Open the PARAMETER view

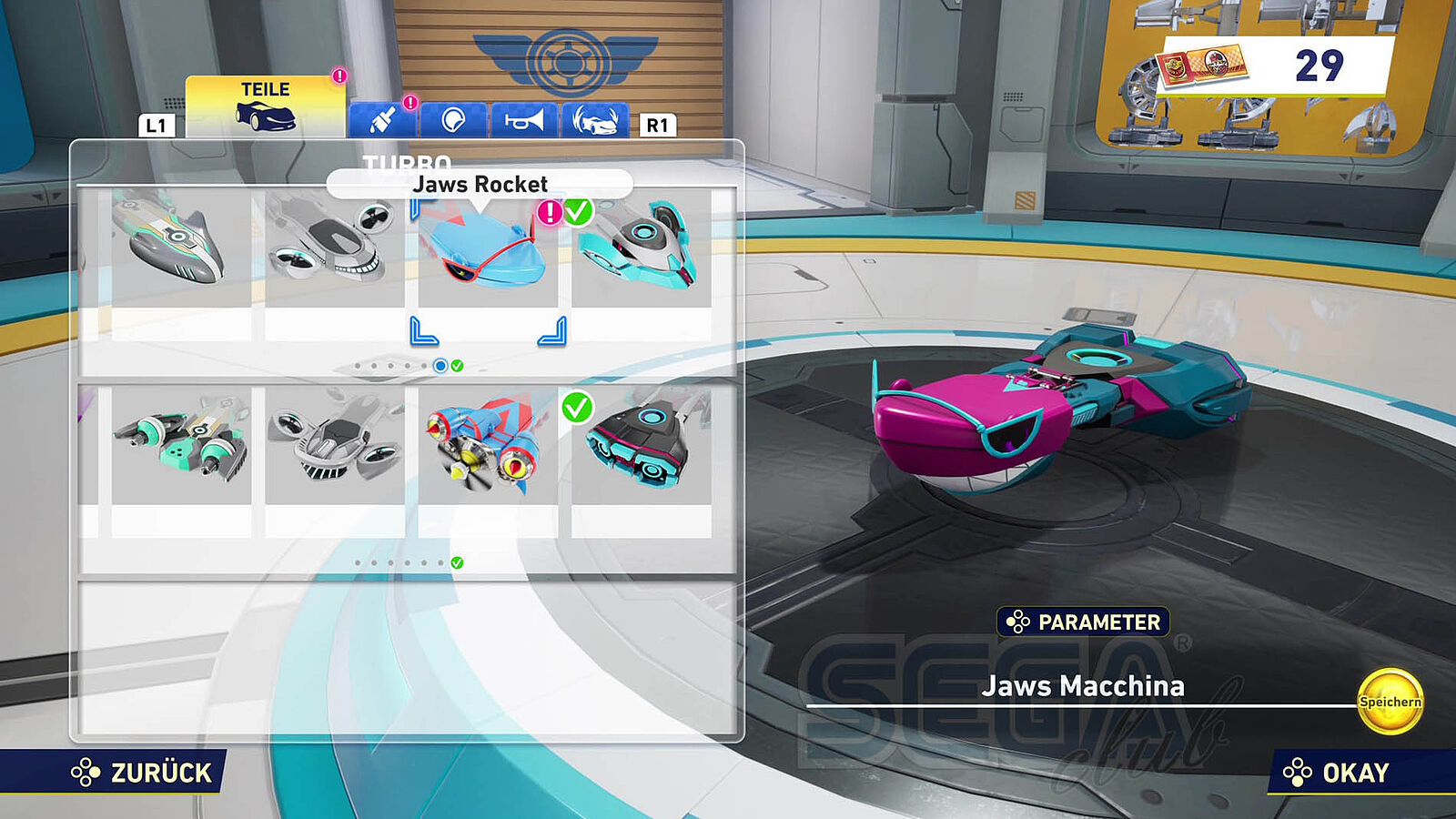click(1083, 622)
